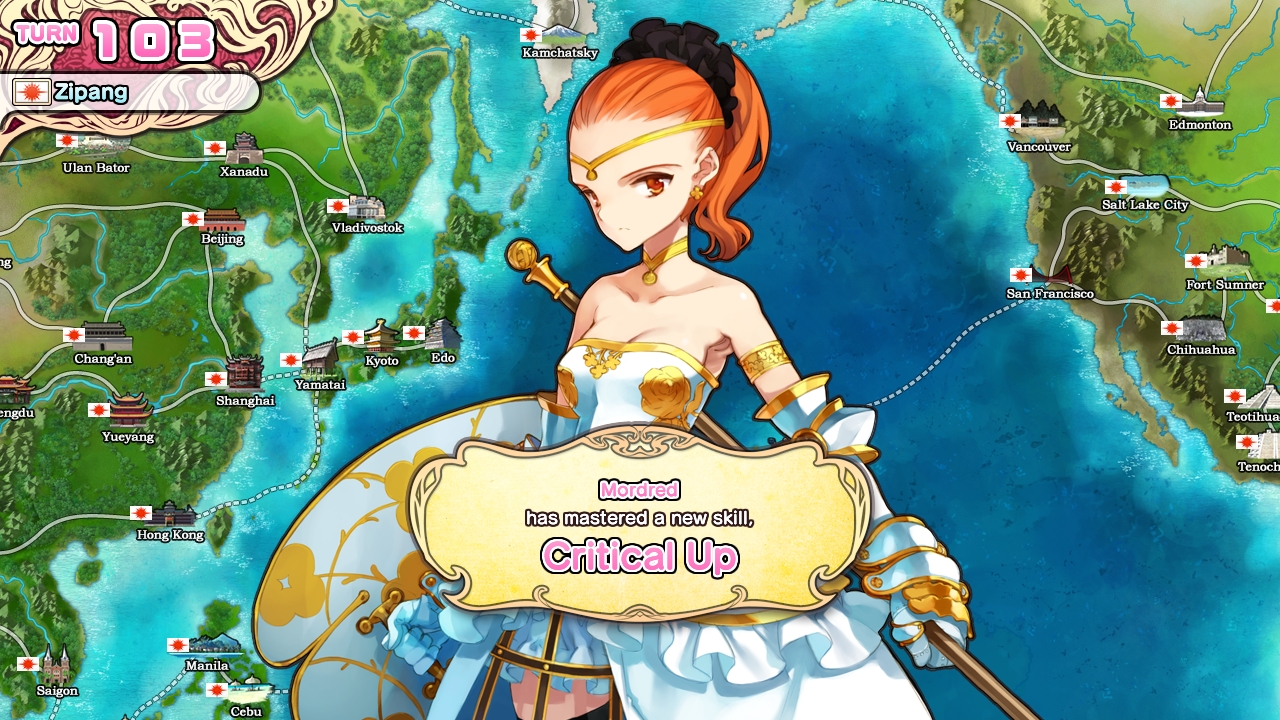Select Kyoto city on the map

click(381, 338)
